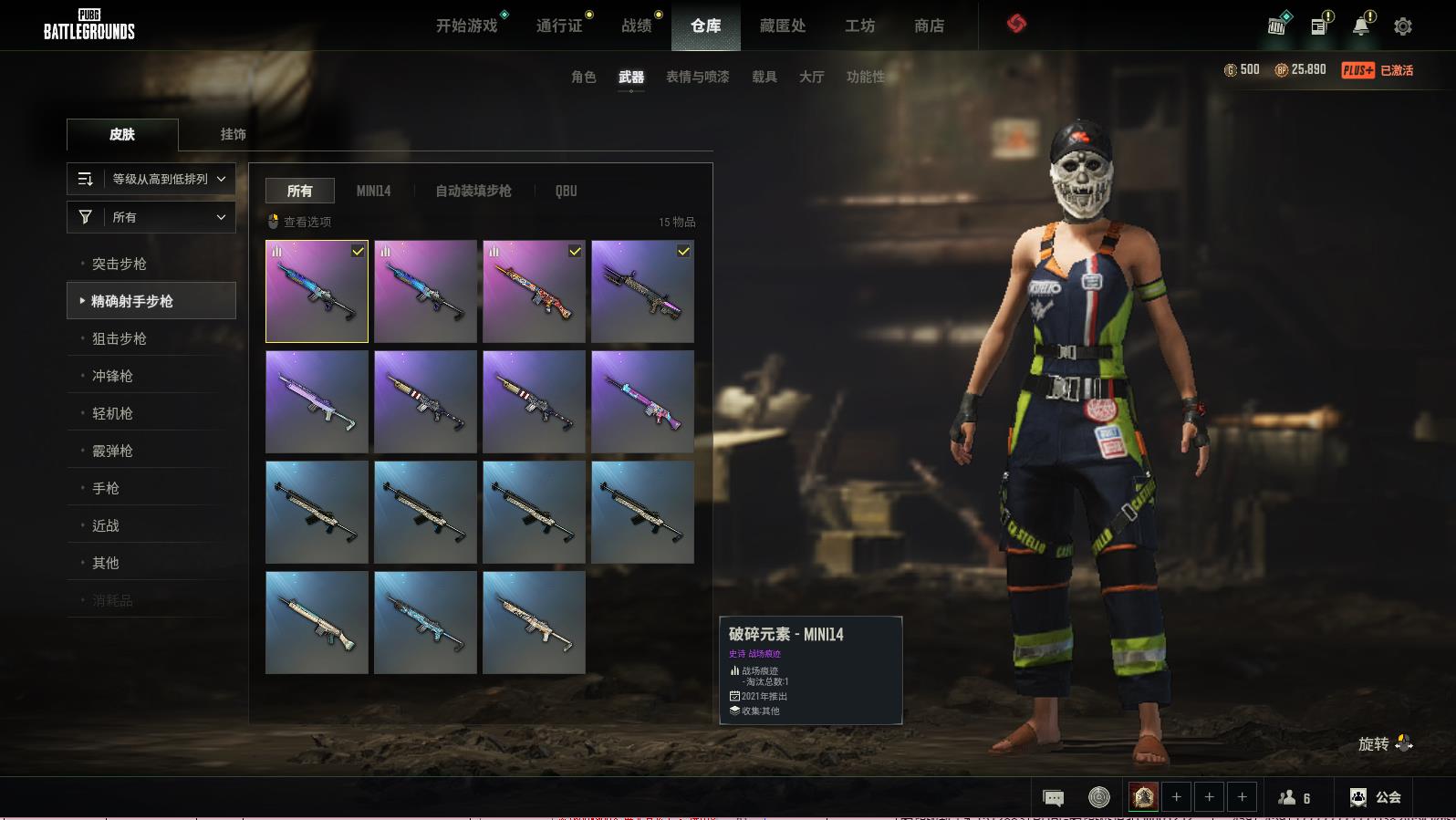This screenshot has width=1456, height=820.
Task: Choose the 狙击步枪 weapon category
Action: [120, 338]
